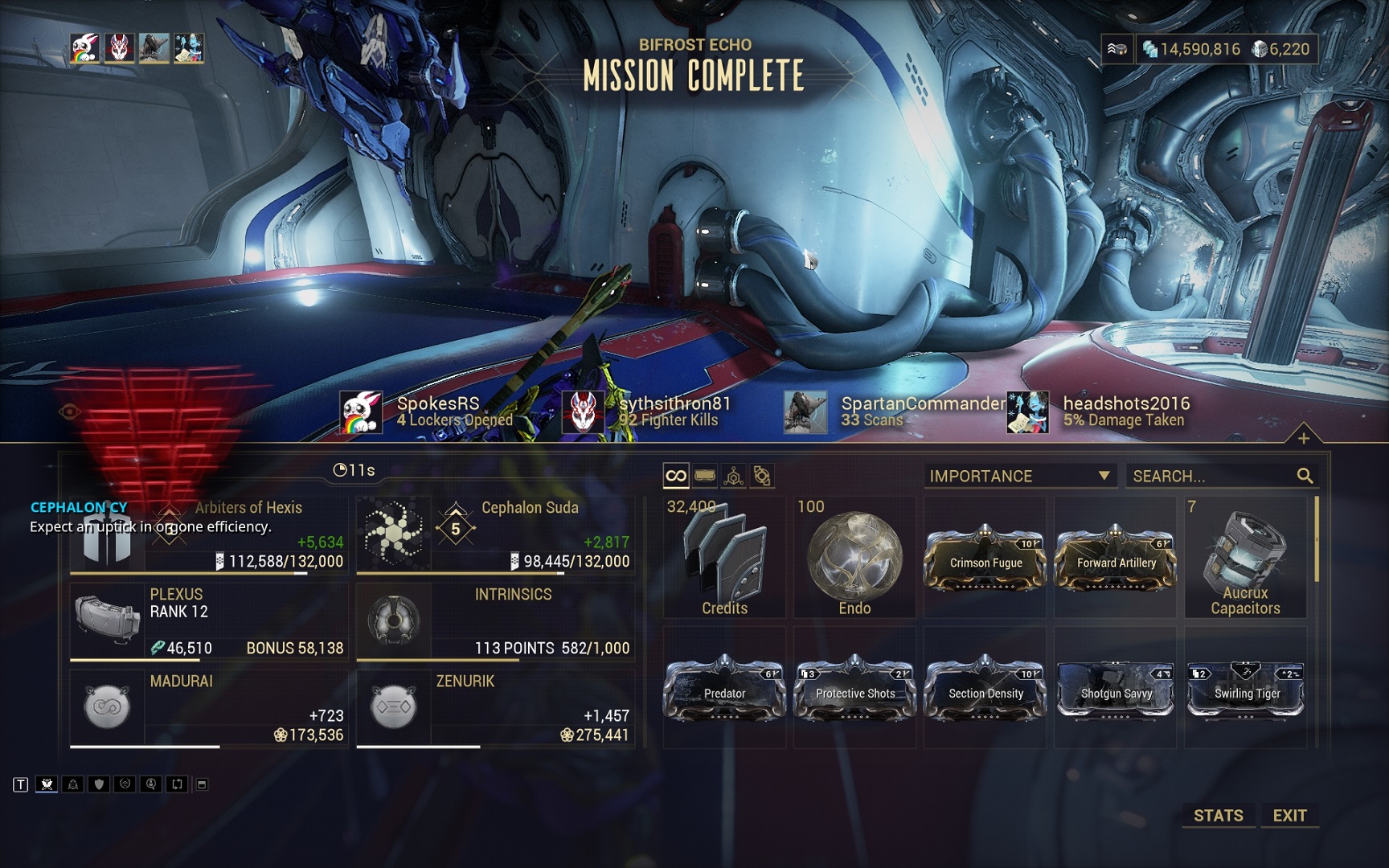
Task: Pick the Predator mod card
Action: pos(724,689)
